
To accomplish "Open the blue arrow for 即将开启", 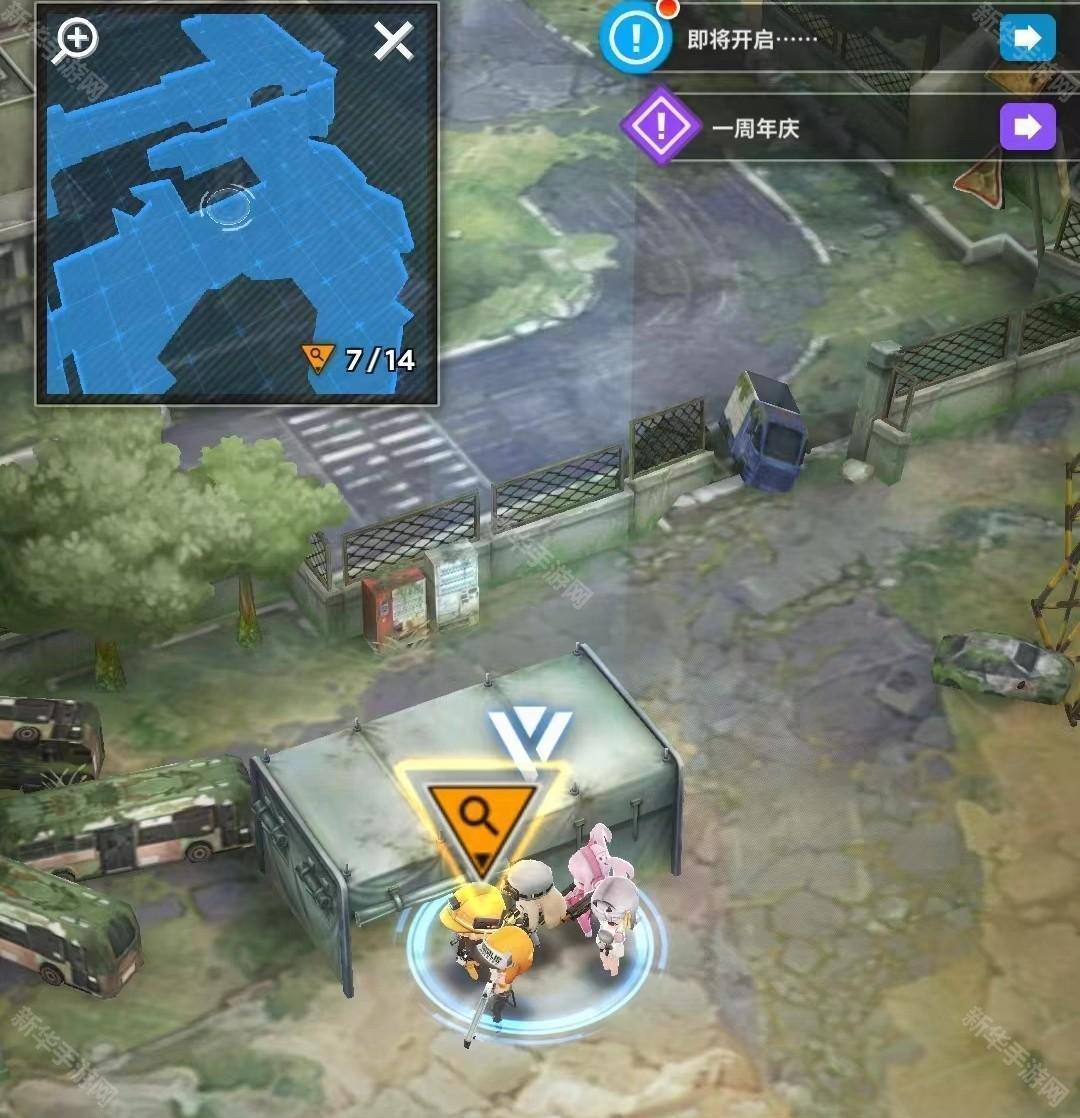I will (1027, 39).
